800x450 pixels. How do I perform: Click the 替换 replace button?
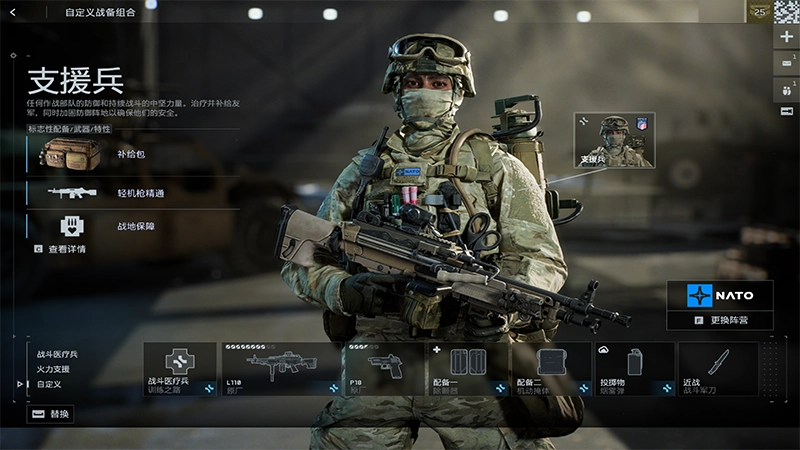(x=50, y=413)
